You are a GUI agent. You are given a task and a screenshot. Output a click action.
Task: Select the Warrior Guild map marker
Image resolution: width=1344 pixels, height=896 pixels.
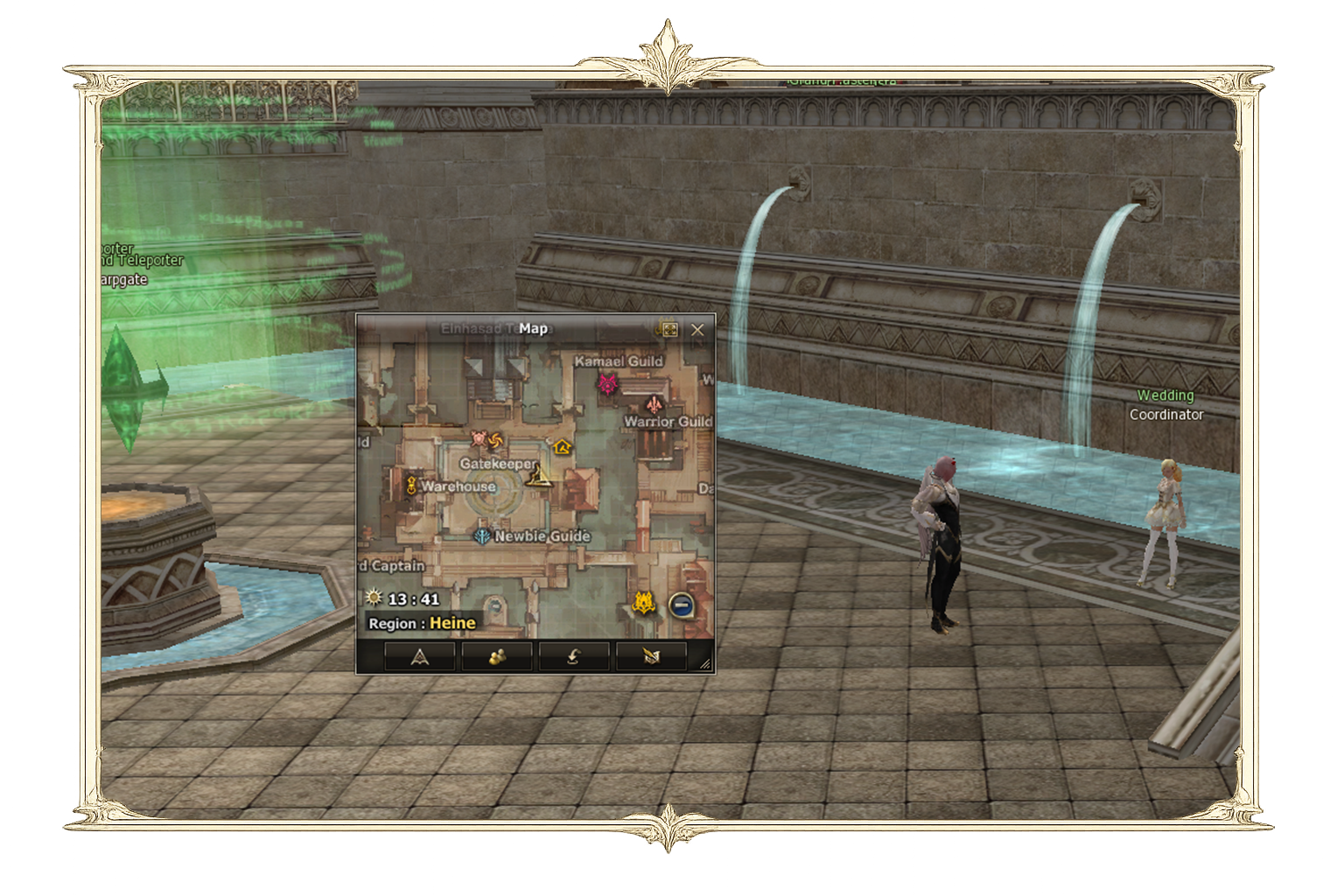[x=654, y=404]
